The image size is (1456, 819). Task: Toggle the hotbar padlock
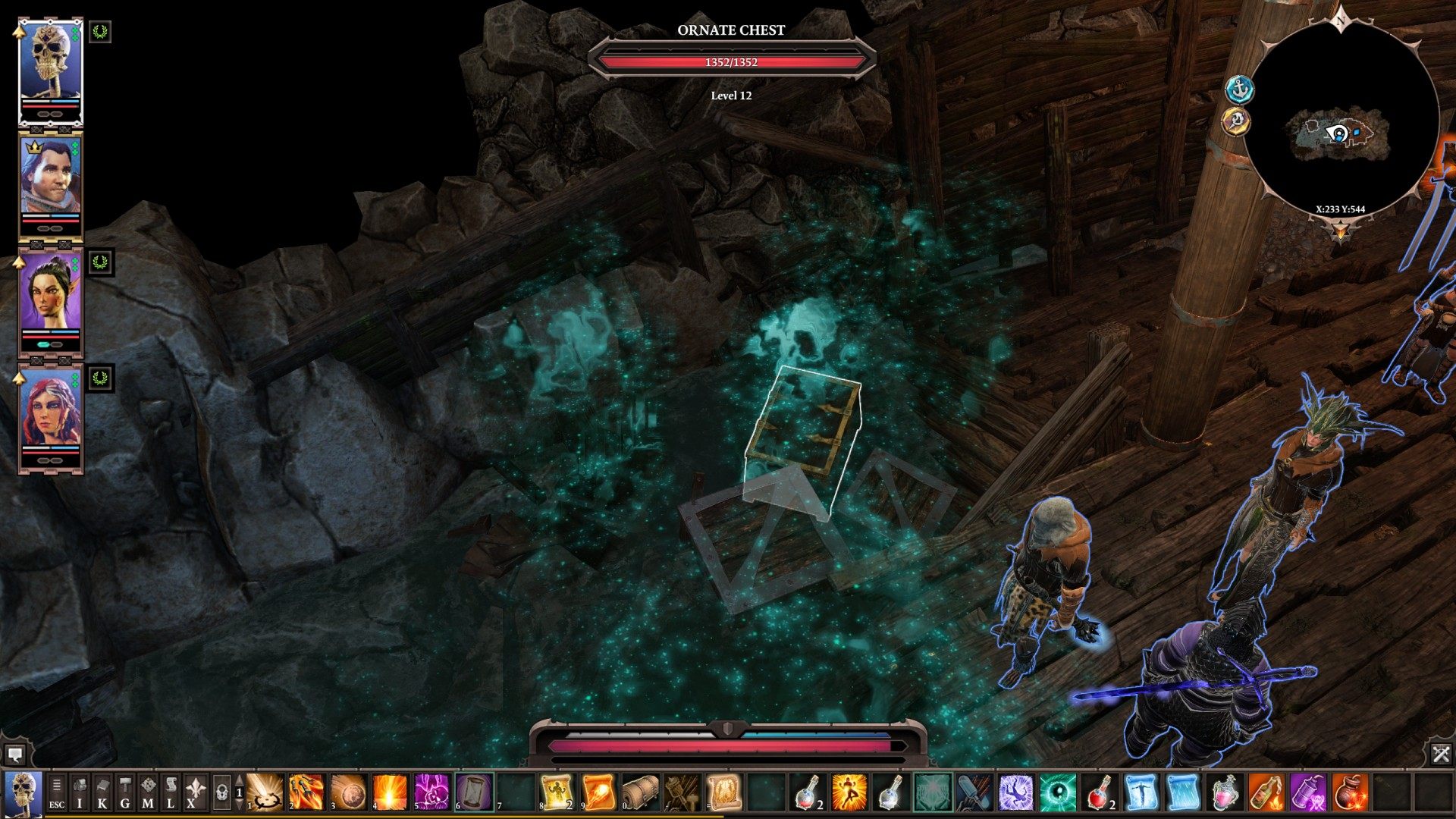tap(221, 793)
